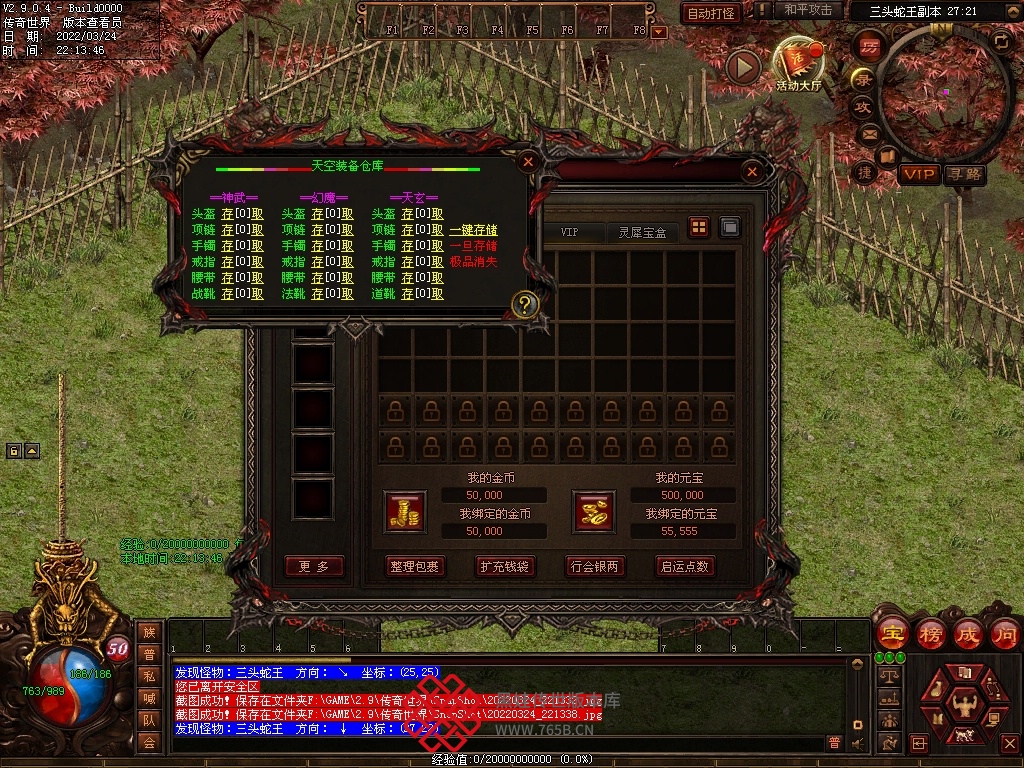Open the mail envelope icon
Screen dimensions: 1024x768
coord(868,133)
